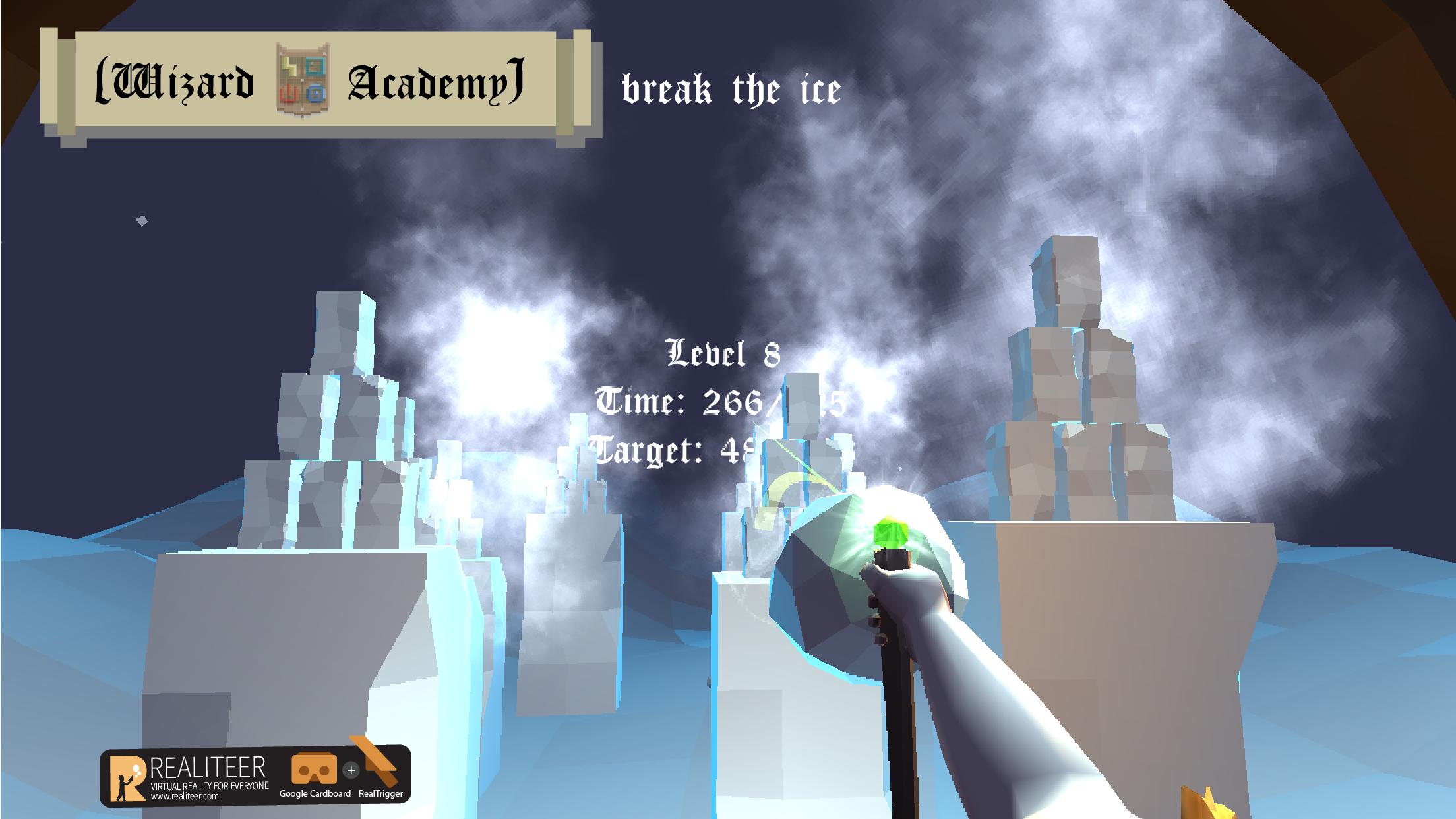This screenshot has height=819, width=1456.
Task: Click the blue spiral rune on the shield
Action: click(x=316, y=93)
